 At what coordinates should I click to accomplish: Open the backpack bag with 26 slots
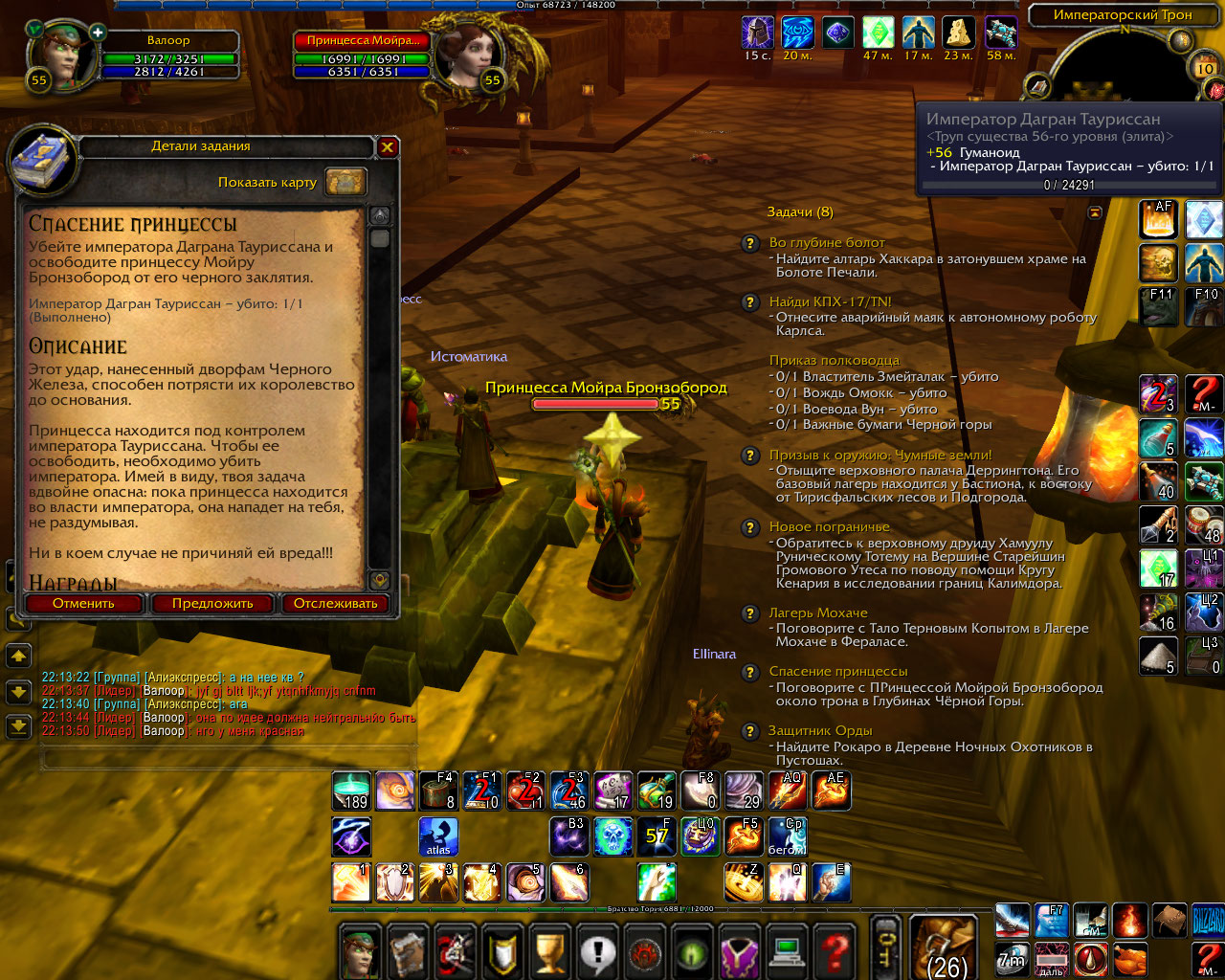click(x=945, y=948)
